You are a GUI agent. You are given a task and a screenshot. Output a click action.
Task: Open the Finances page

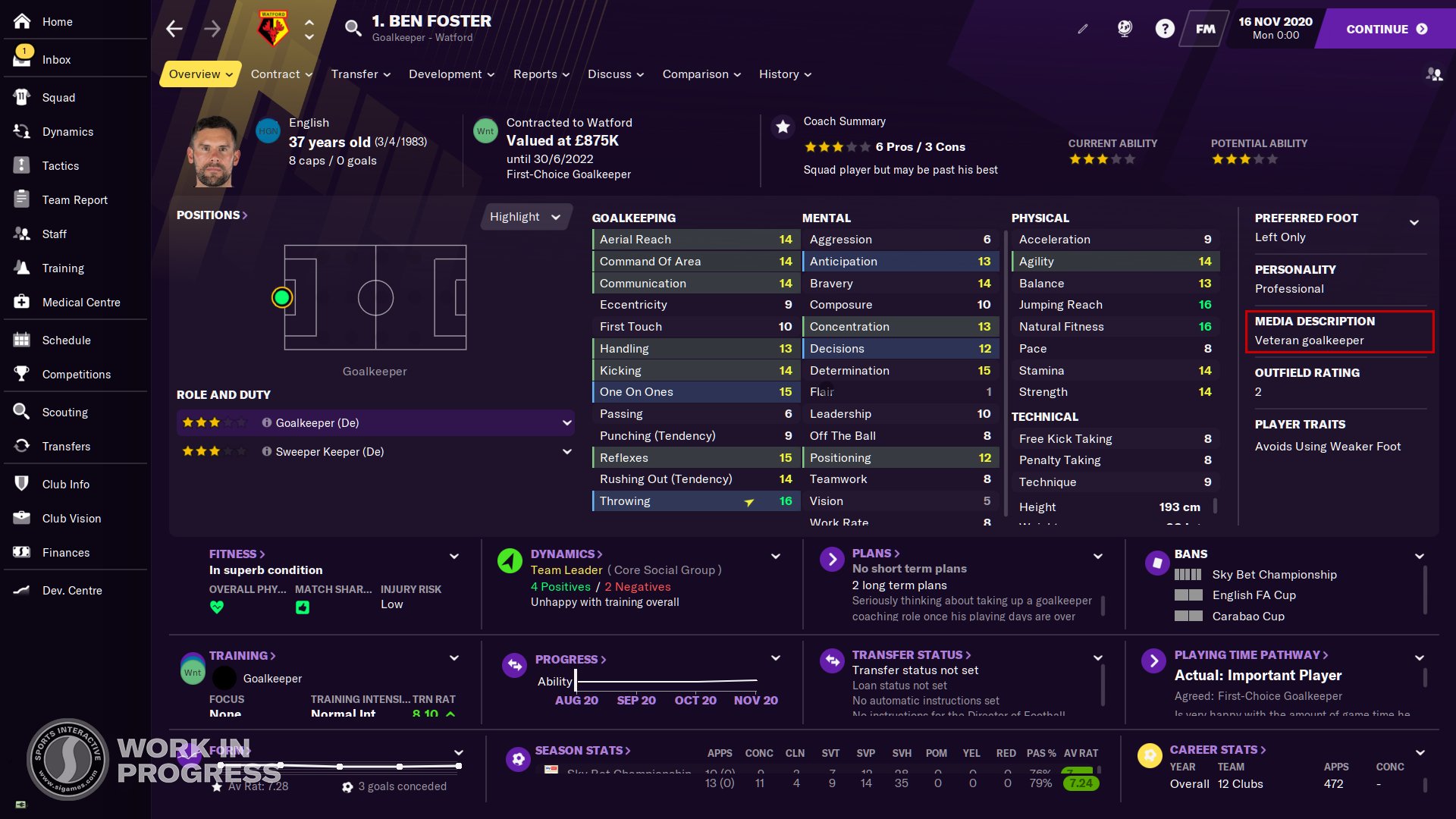[x=65, y=552]
